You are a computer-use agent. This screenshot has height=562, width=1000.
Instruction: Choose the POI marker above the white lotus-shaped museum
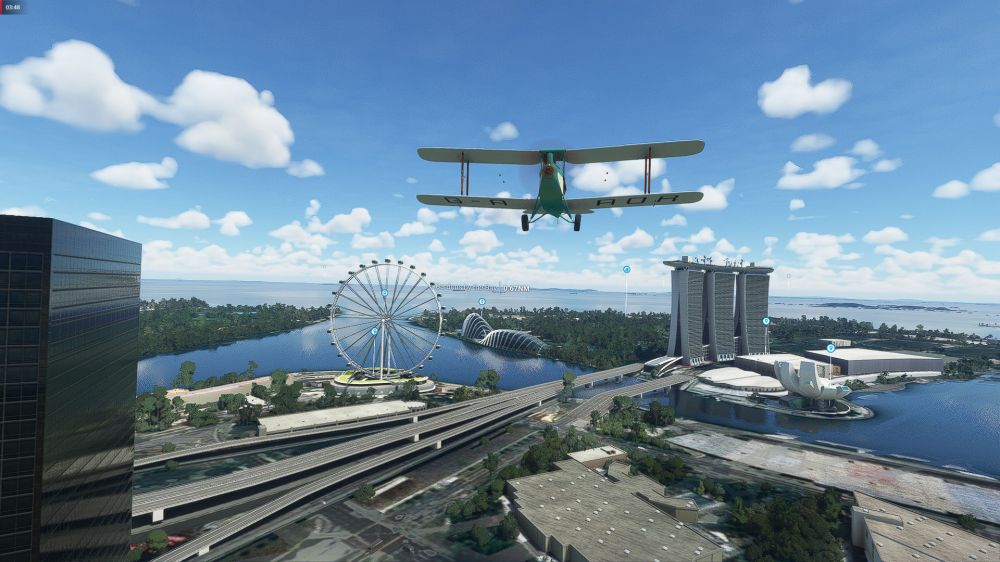pyautogui.click(x=830, y=347)
